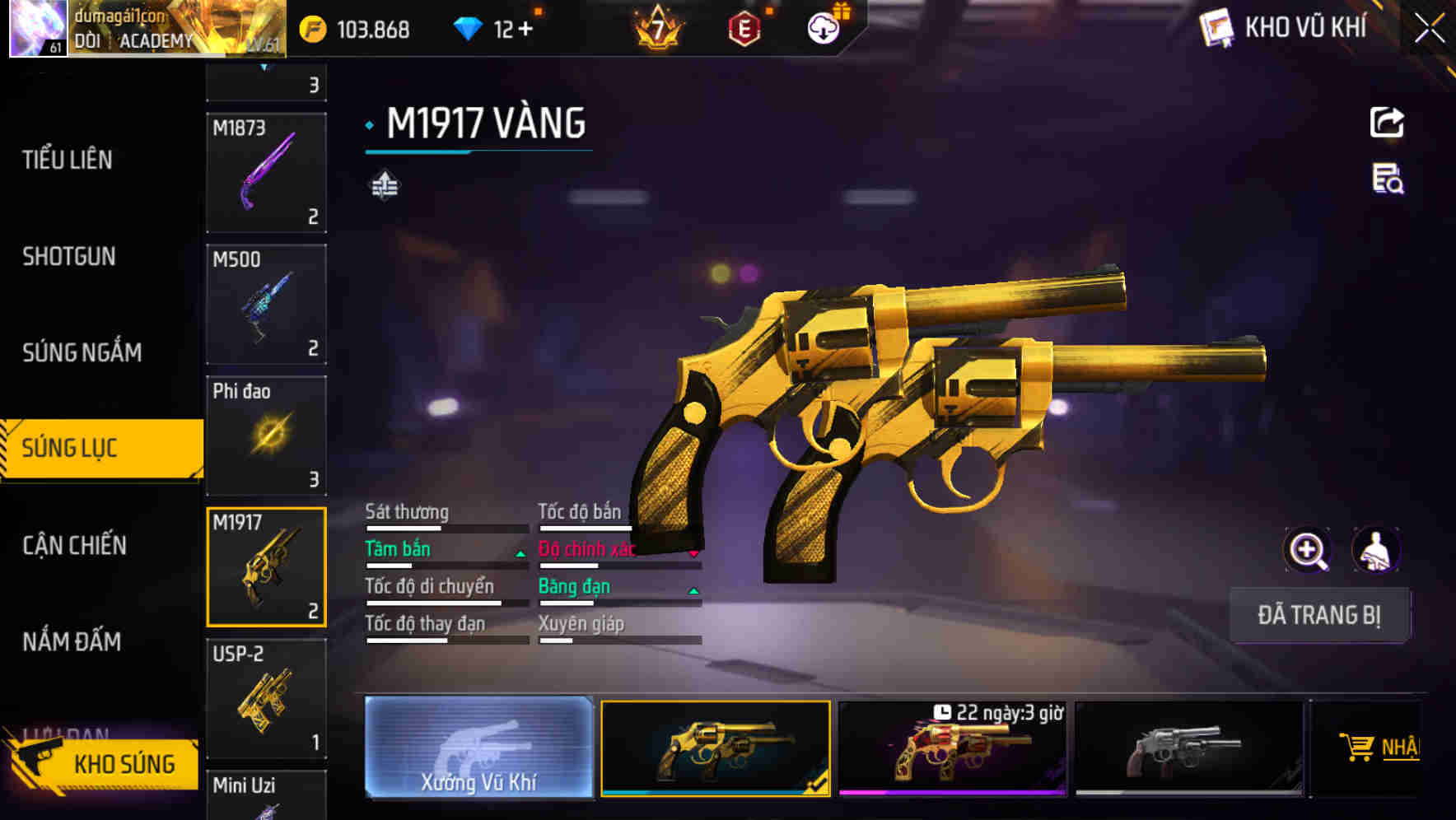Share the M1917 Vàng skin
The height and width of the screenshot is (820, 1456).
(1387, 123)
